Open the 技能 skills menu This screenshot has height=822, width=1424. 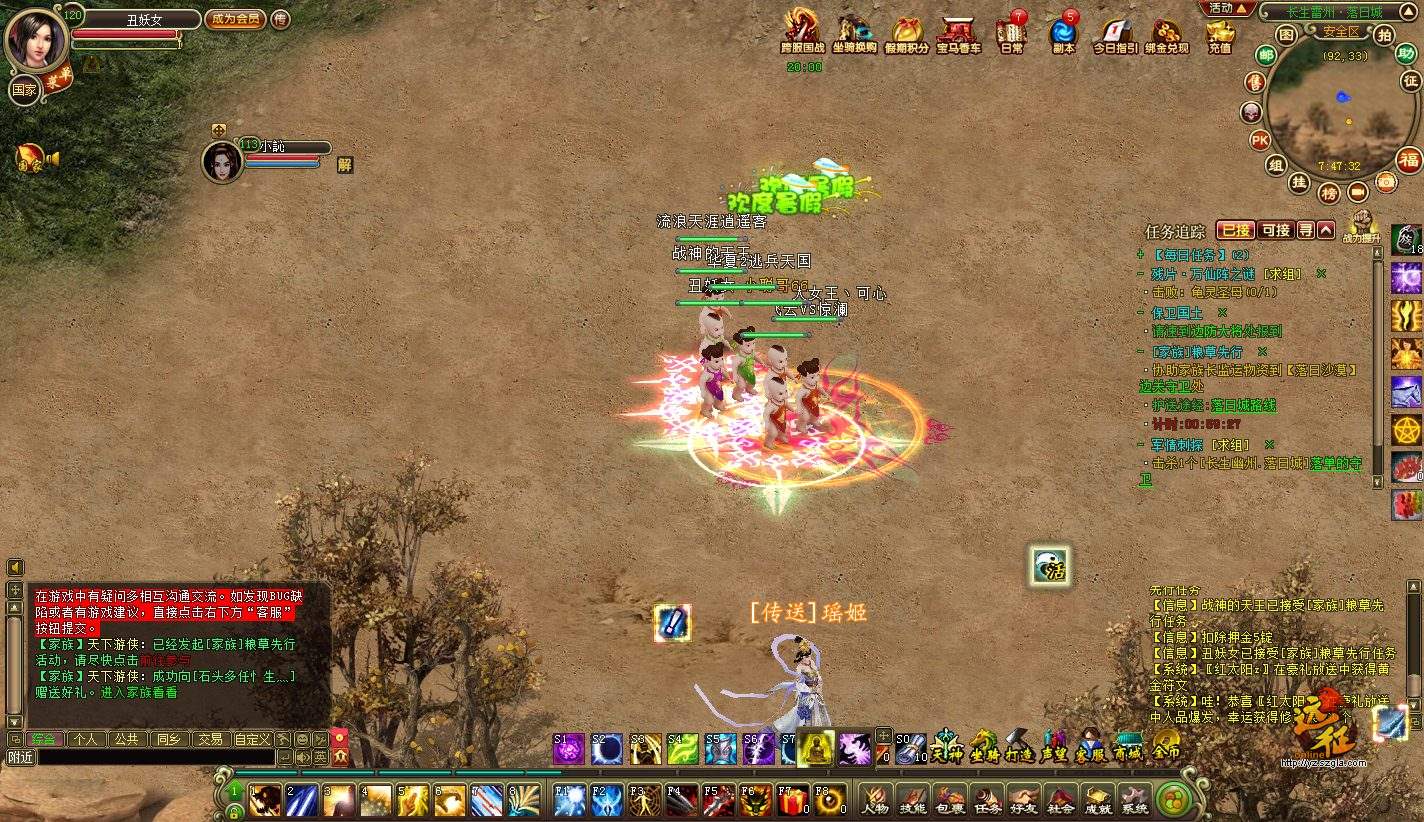(x=912, y=800)
